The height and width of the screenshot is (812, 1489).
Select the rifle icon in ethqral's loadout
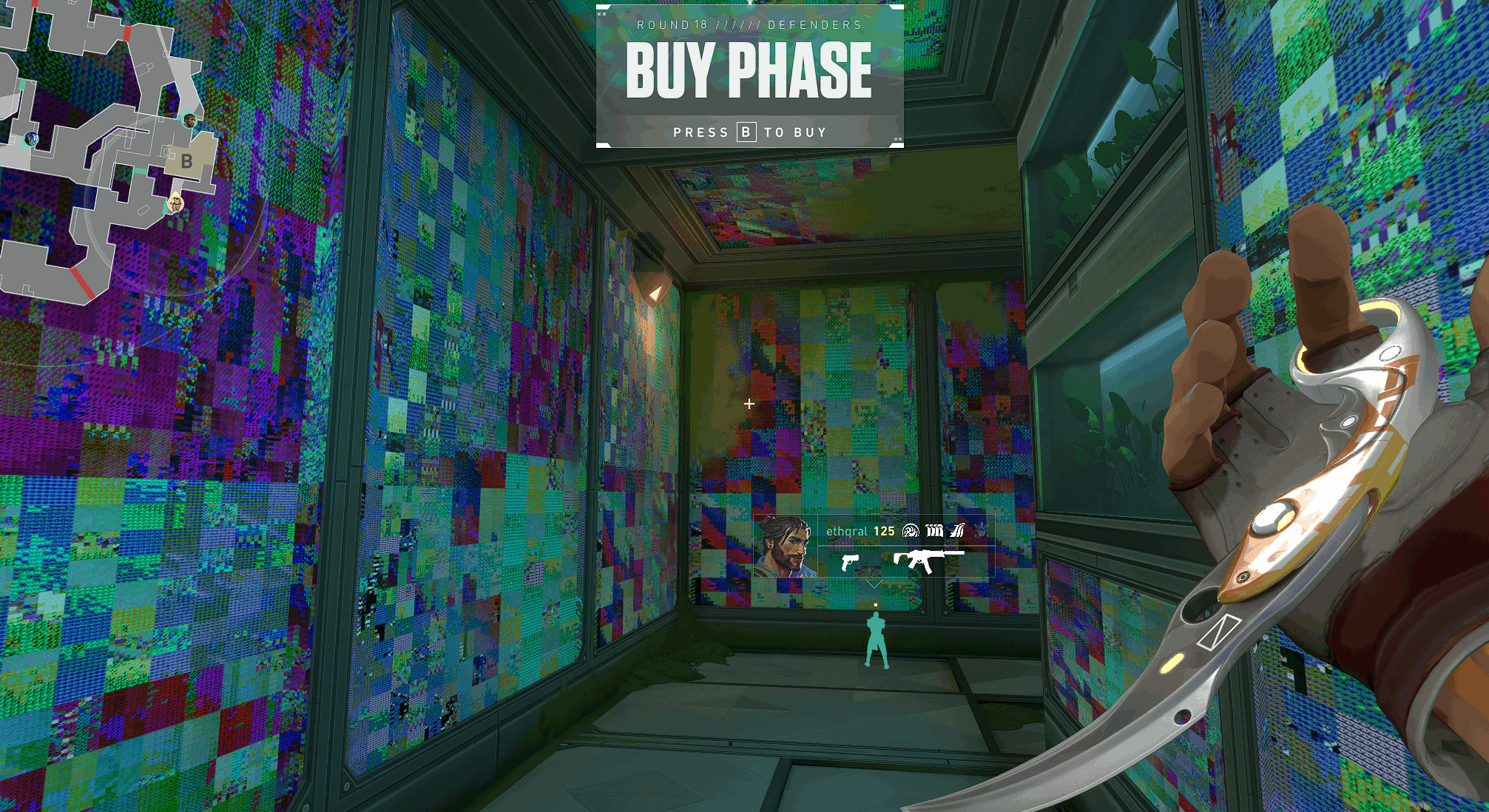point(928,561)
